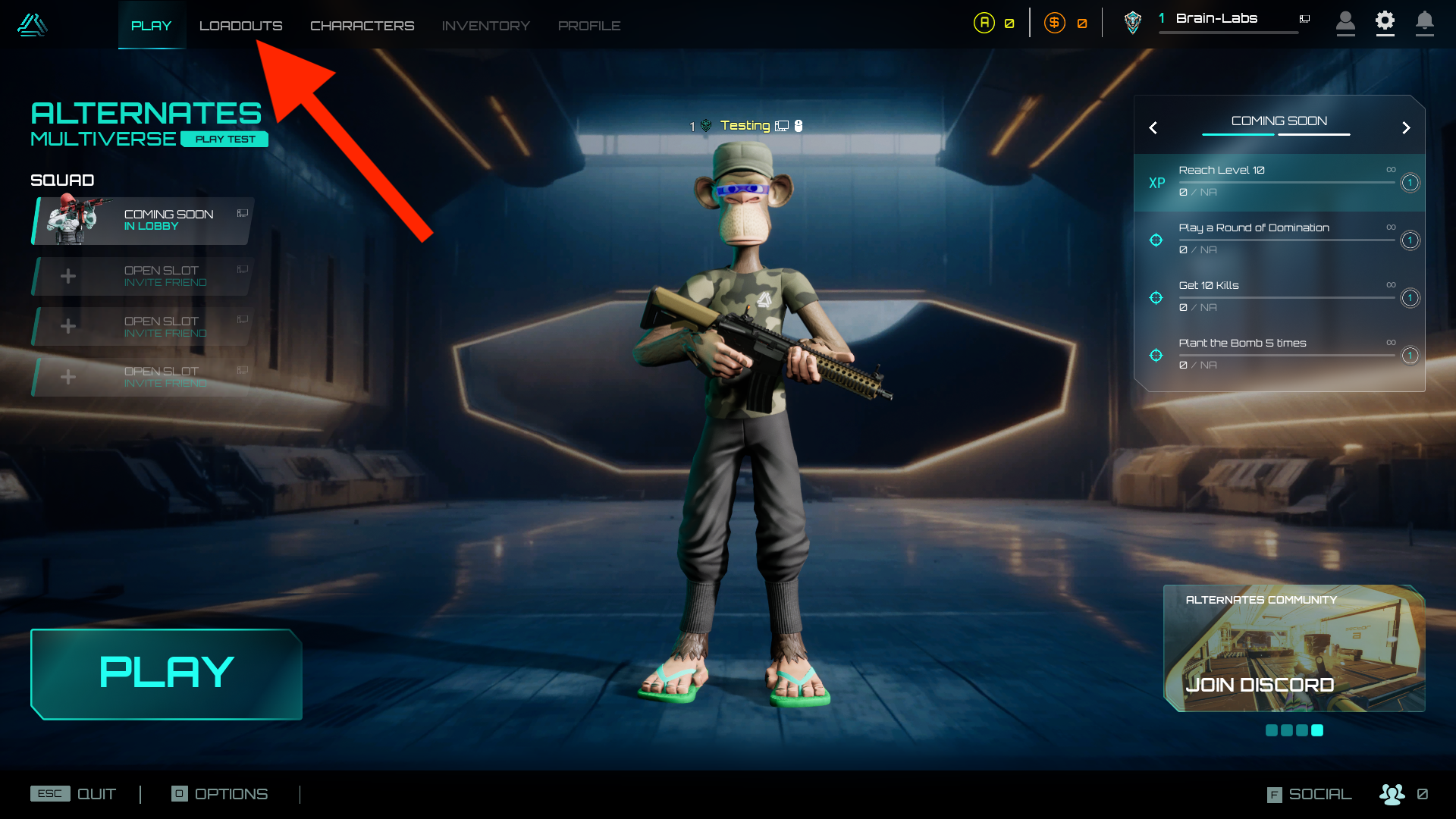Open the Options menu
The height and width of the screenshot is (819, 1456).
(x=220, y=794)
